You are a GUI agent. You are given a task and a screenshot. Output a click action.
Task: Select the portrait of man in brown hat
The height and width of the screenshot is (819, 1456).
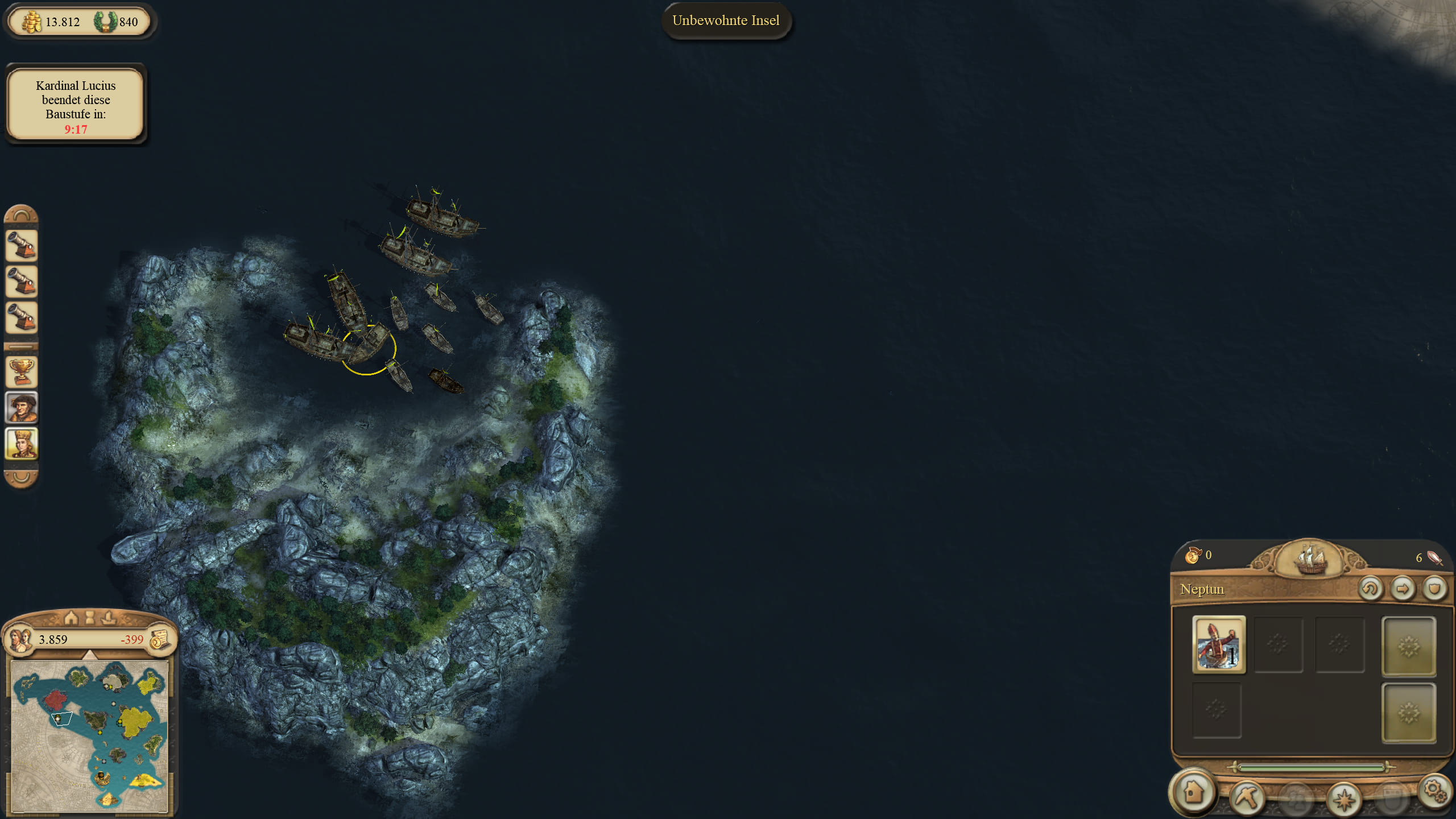[21, 407]
